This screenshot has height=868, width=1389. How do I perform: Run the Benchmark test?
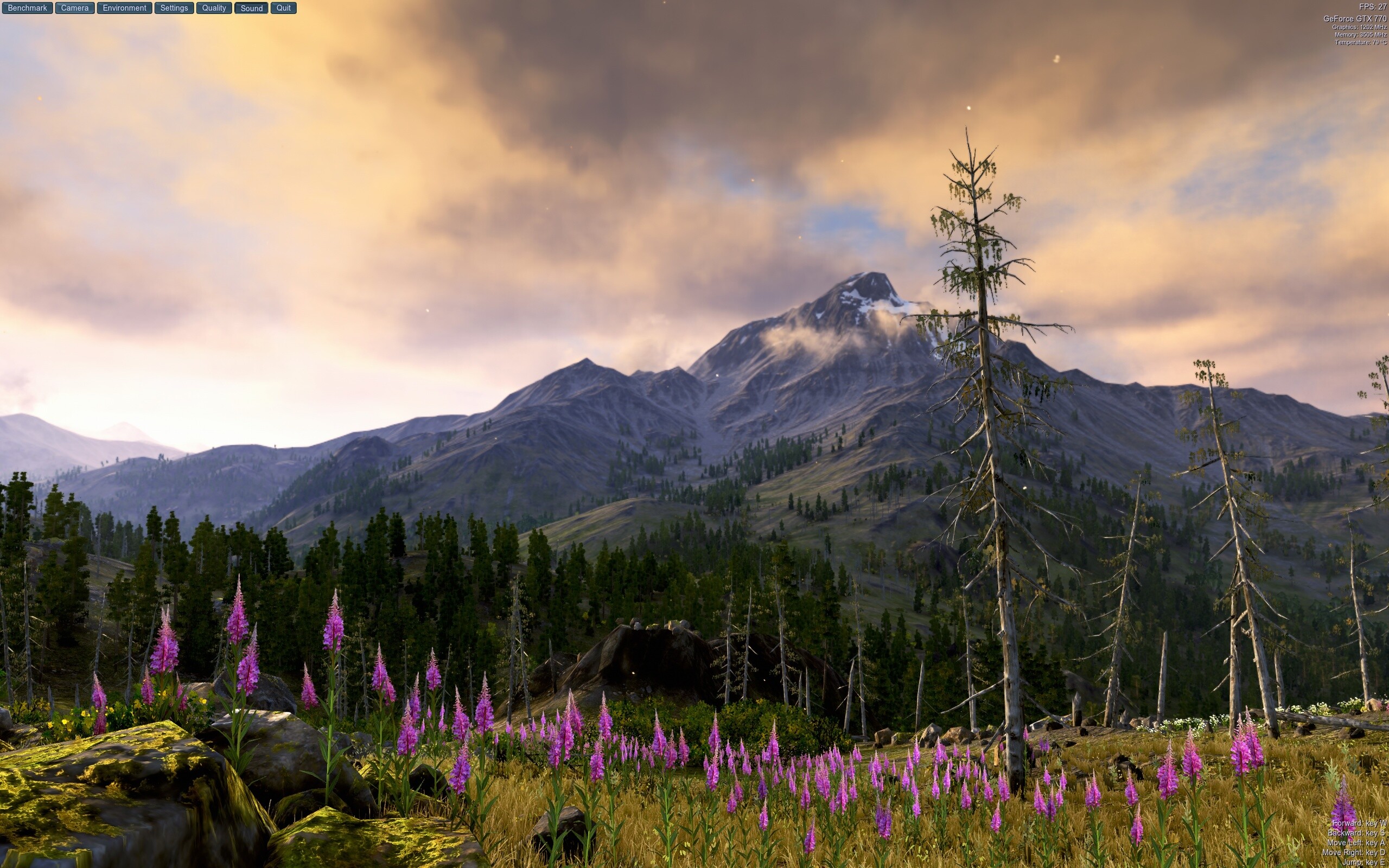click(x=27, y=8)
